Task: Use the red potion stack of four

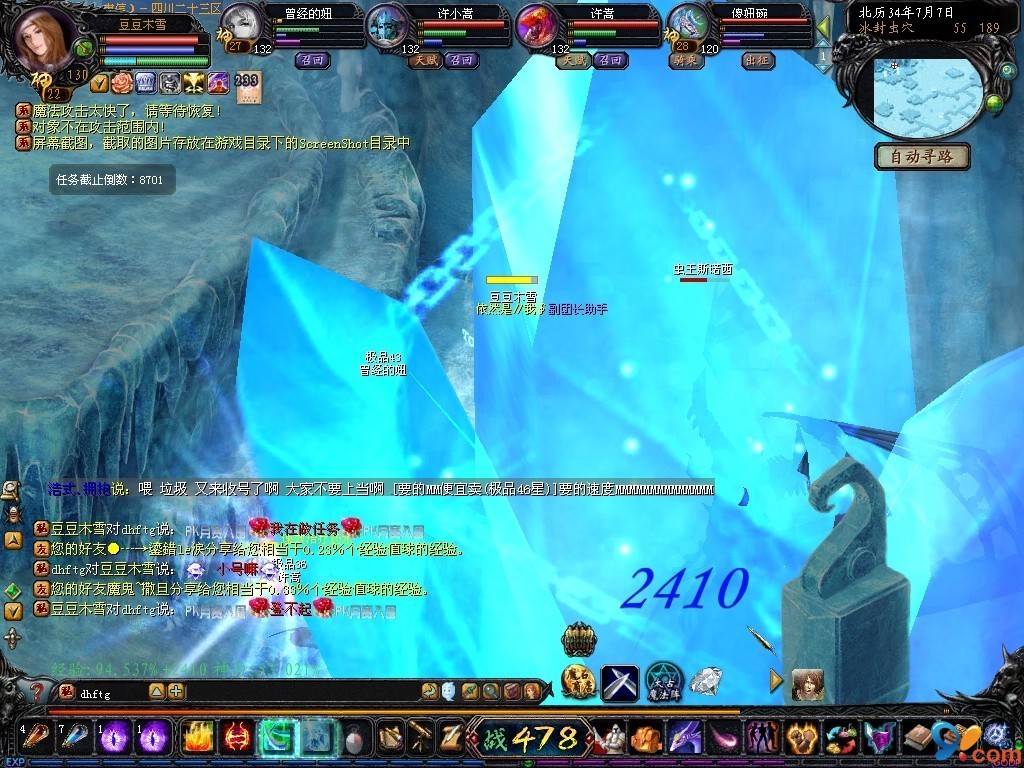Action: click(36, 738)
